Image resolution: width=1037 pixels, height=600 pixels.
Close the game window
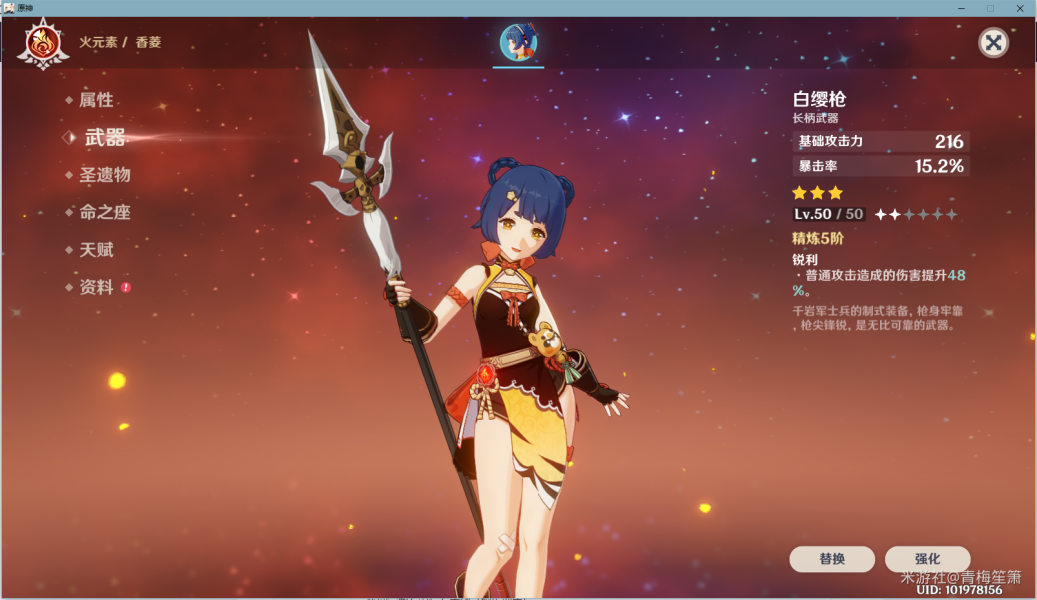(1021, 8)
